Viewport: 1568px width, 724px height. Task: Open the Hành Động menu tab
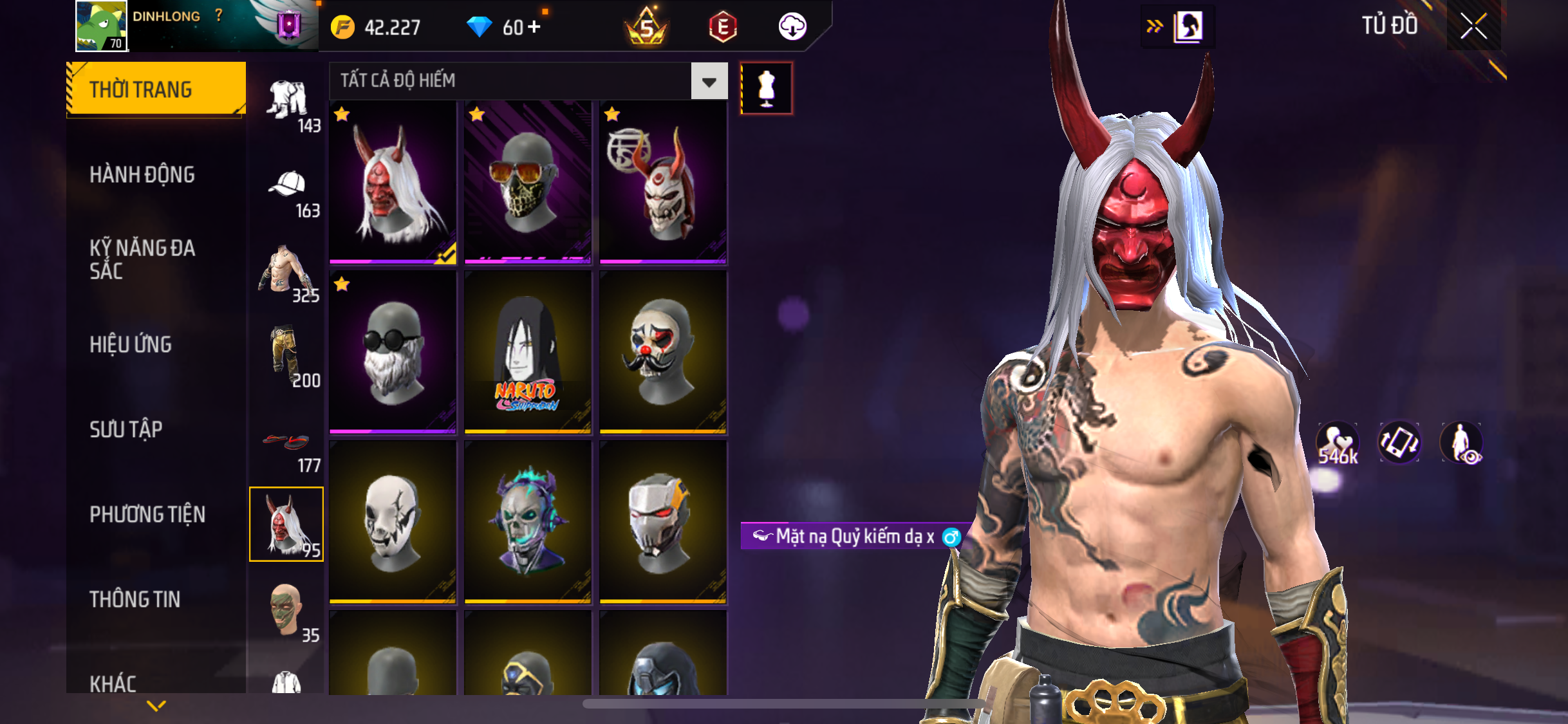[142, 174]
